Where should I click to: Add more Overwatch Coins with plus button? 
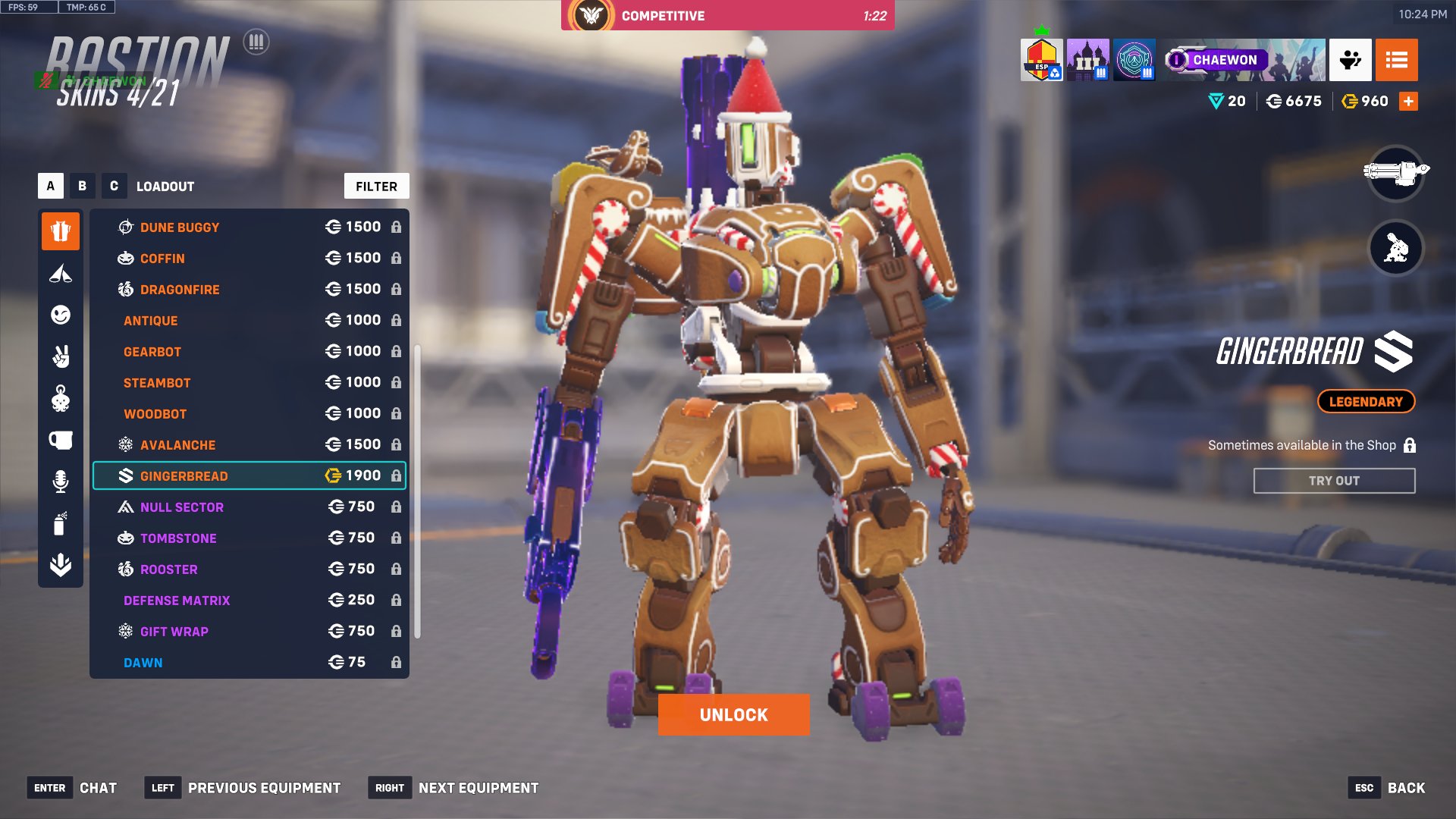pyautogui.click(x=1408, y=101)
